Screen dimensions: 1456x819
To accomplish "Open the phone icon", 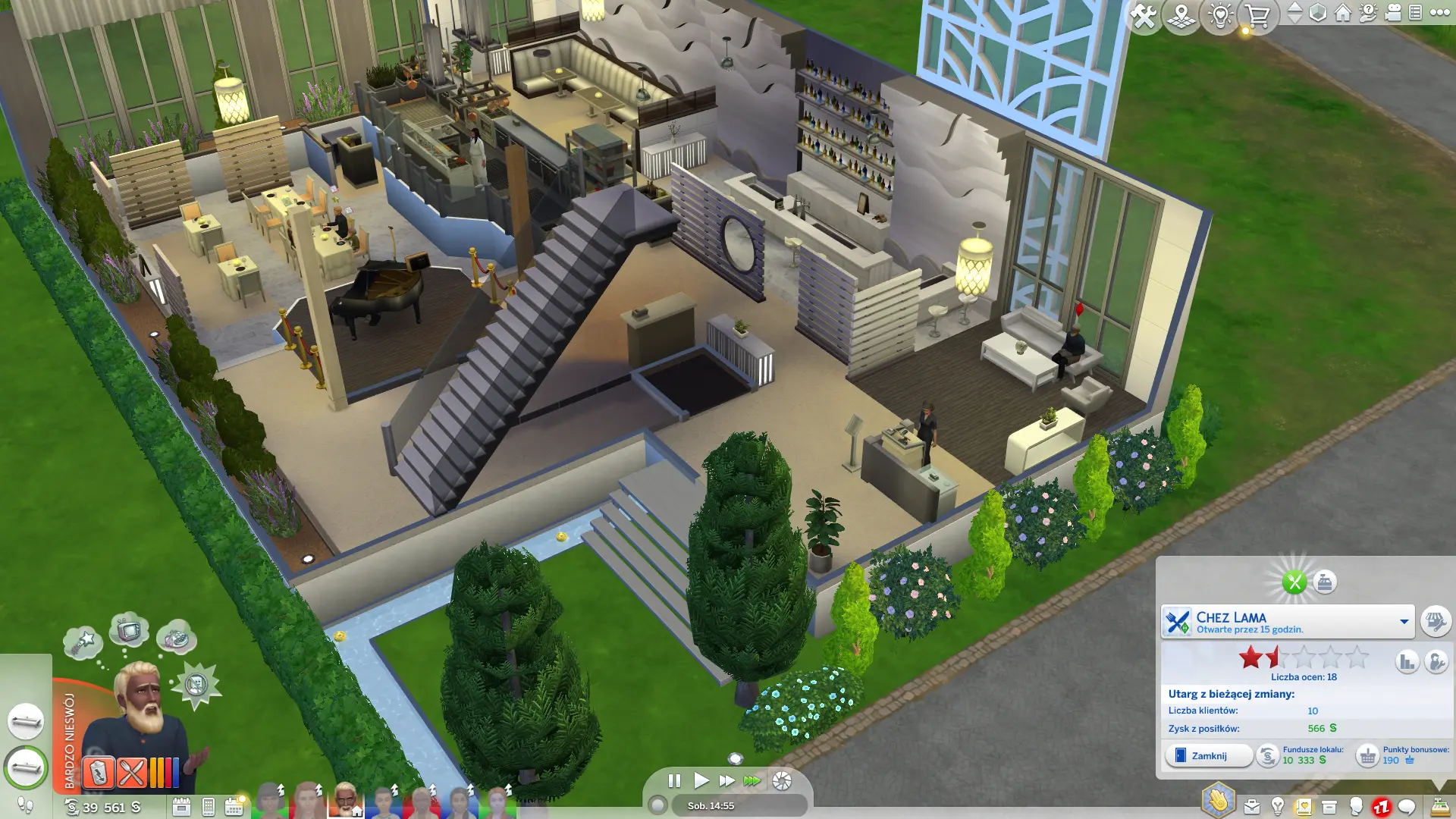I will click(209, 807).
